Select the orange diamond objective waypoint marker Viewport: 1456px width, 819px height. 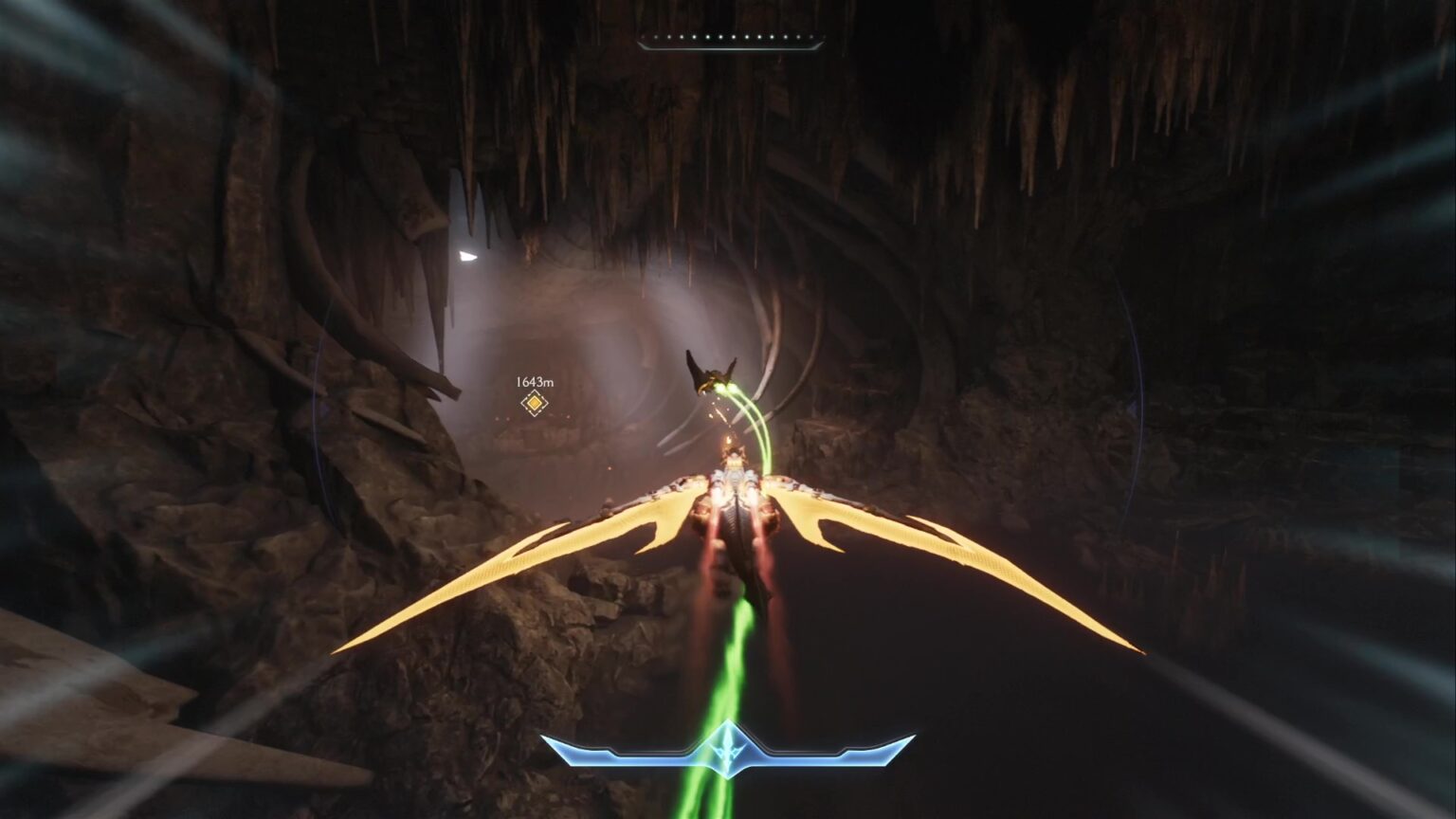click(x=535, y=404)
